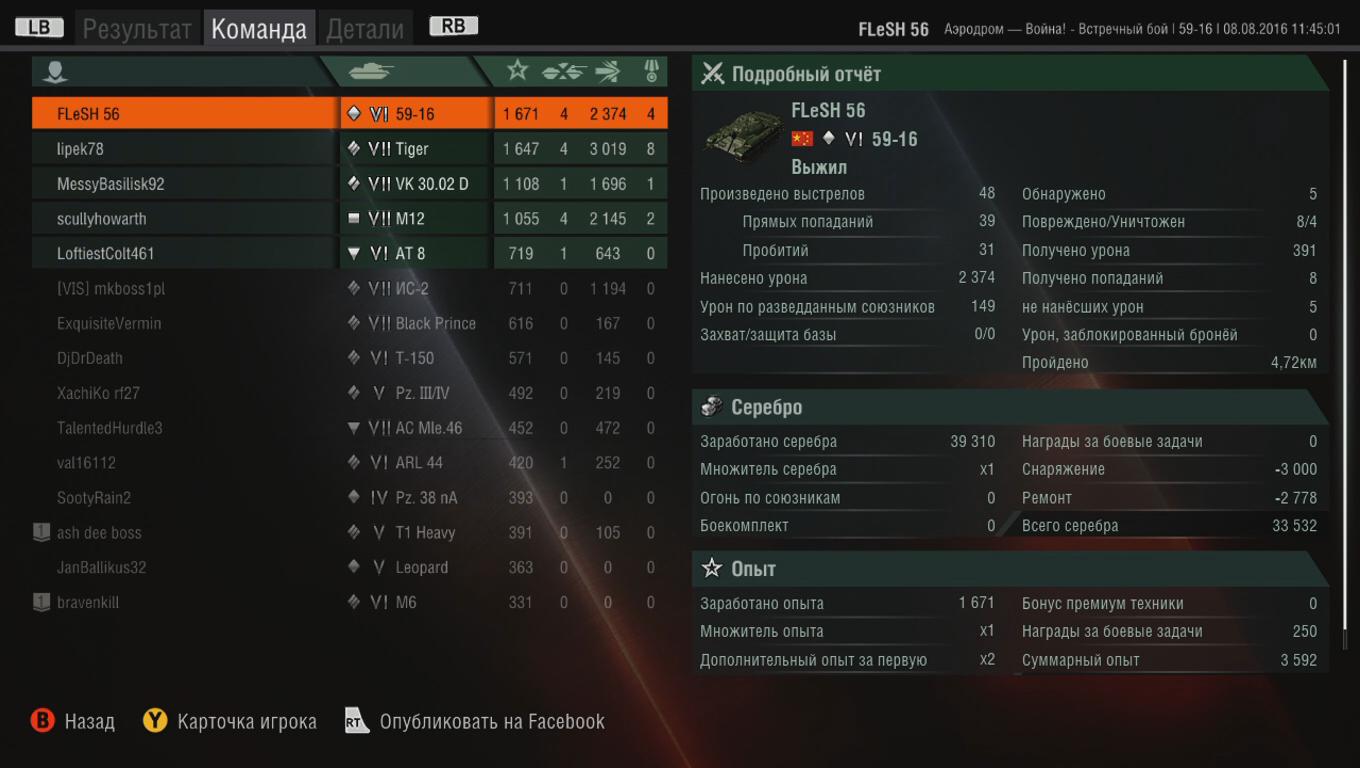Switch to the Результат tab
The height and width of the screenshot is (768, 1360).
pos(136,29)
